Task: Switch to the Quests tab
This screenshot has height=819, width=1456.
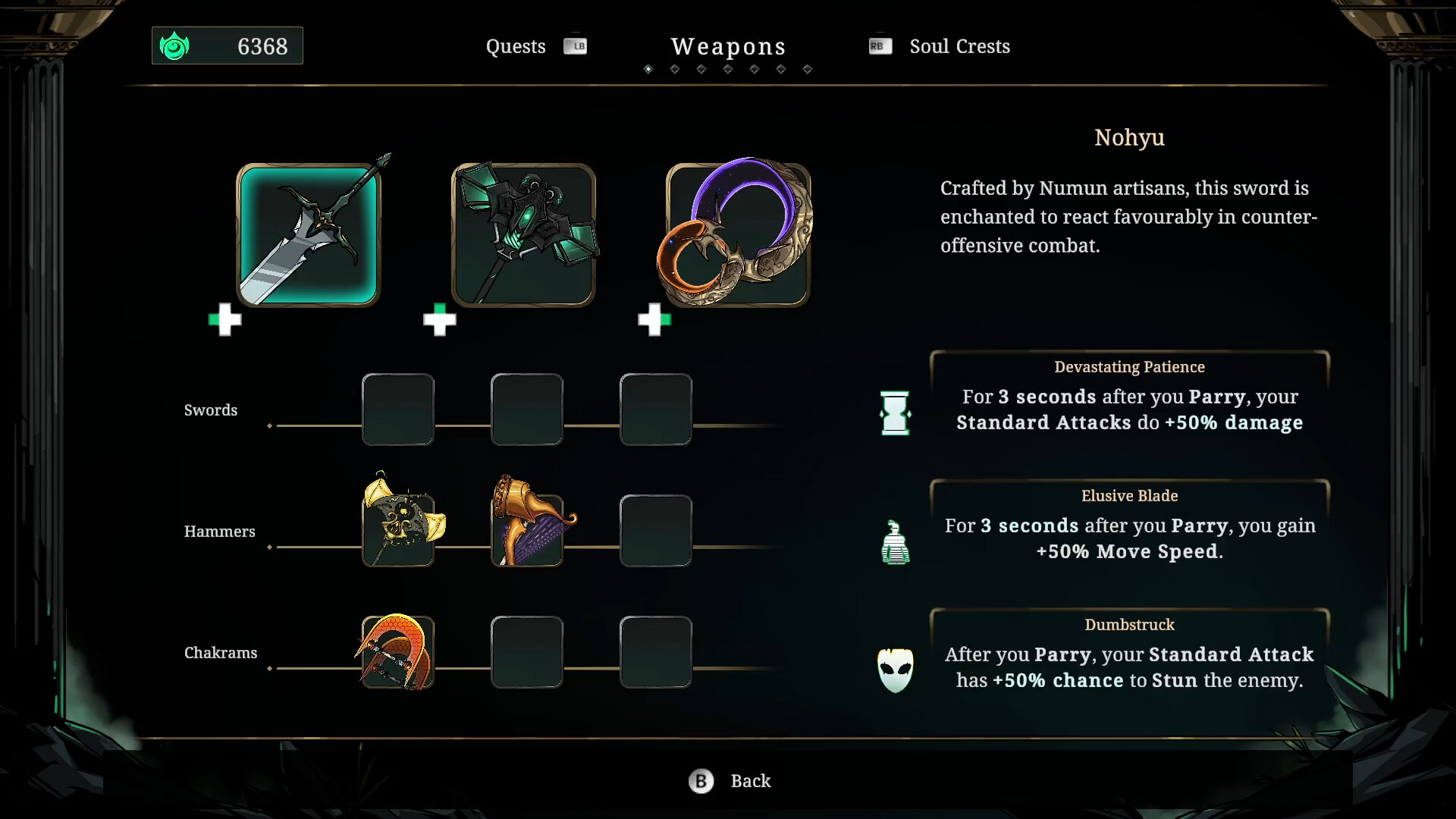Action: point(516,46)
